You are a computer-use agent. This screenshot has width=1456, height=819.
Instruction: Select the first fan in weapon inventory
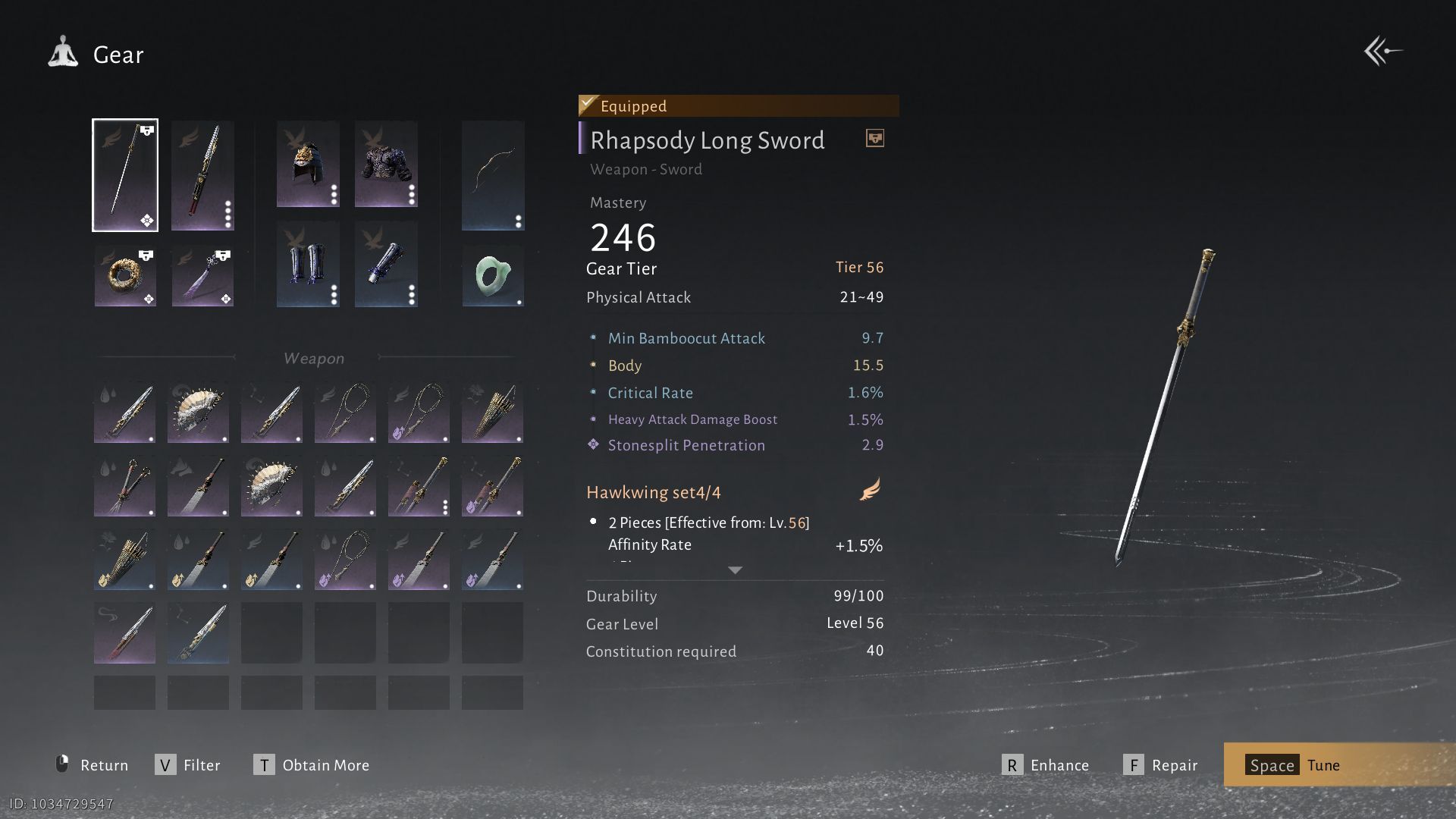[198, 412]
